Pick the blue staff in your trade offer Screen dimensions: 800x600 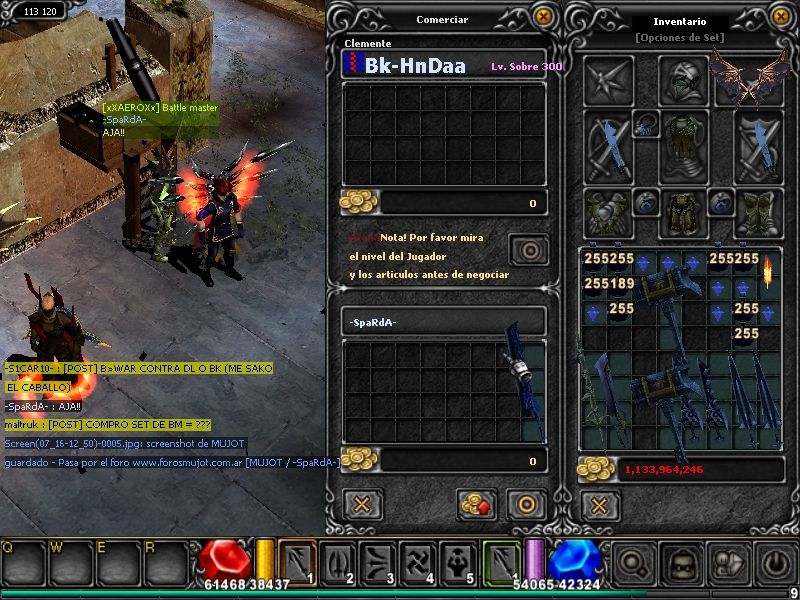[x=522, y=380]
